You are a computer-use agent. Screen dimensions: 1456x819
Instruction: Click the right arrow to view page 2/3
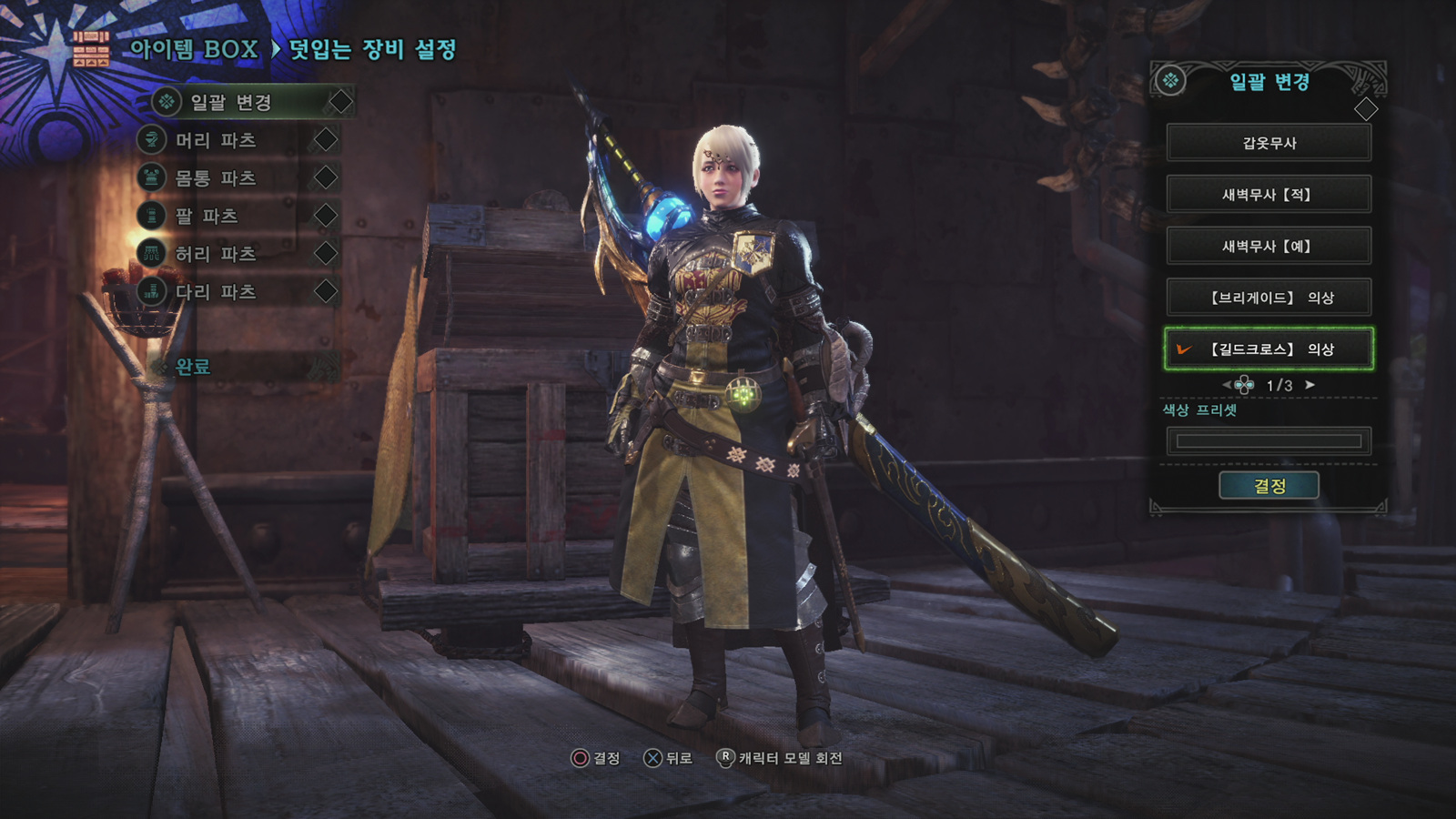tap(1309, 385)
